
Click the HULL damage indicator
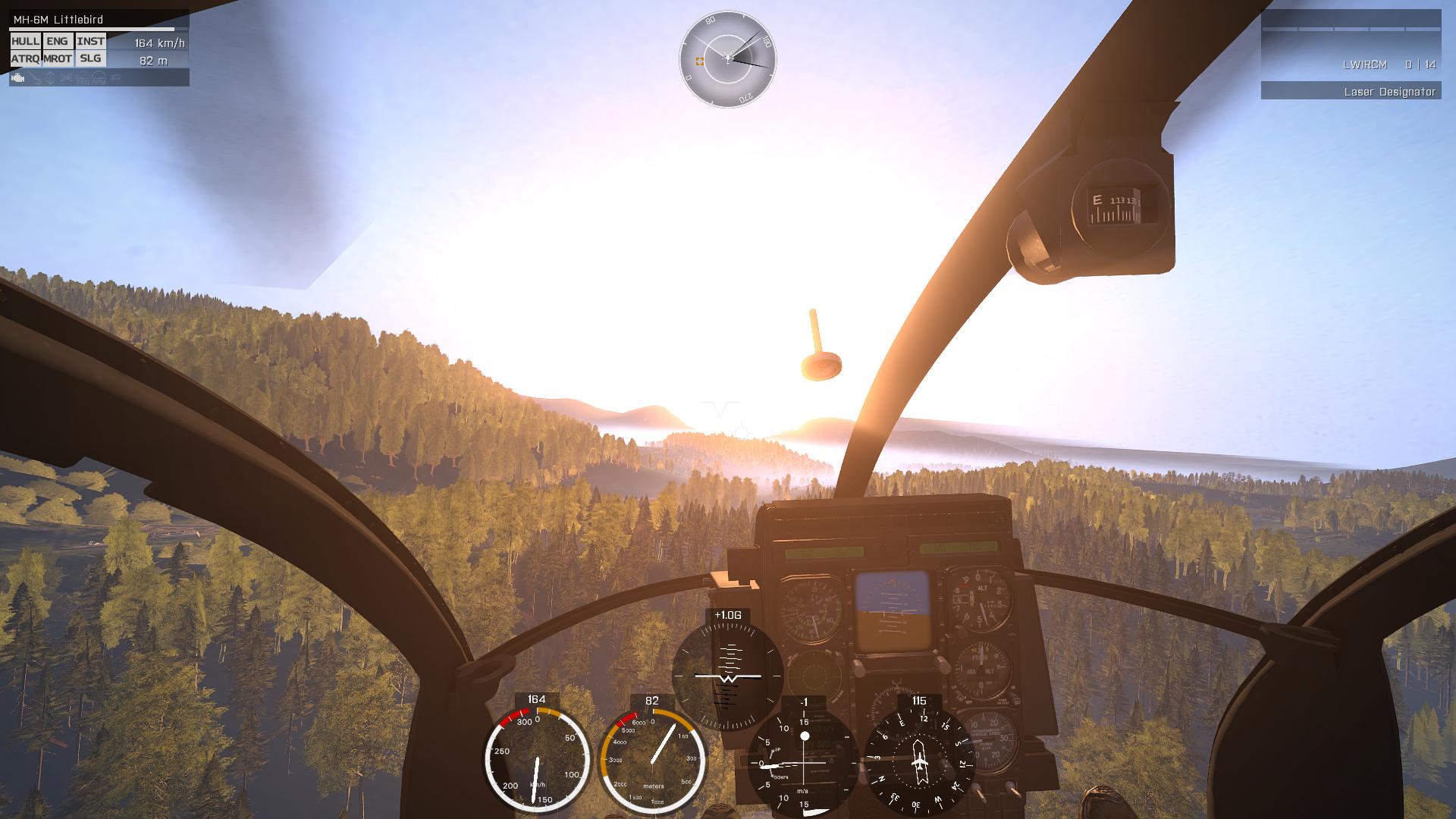click(x=25, y=42)
